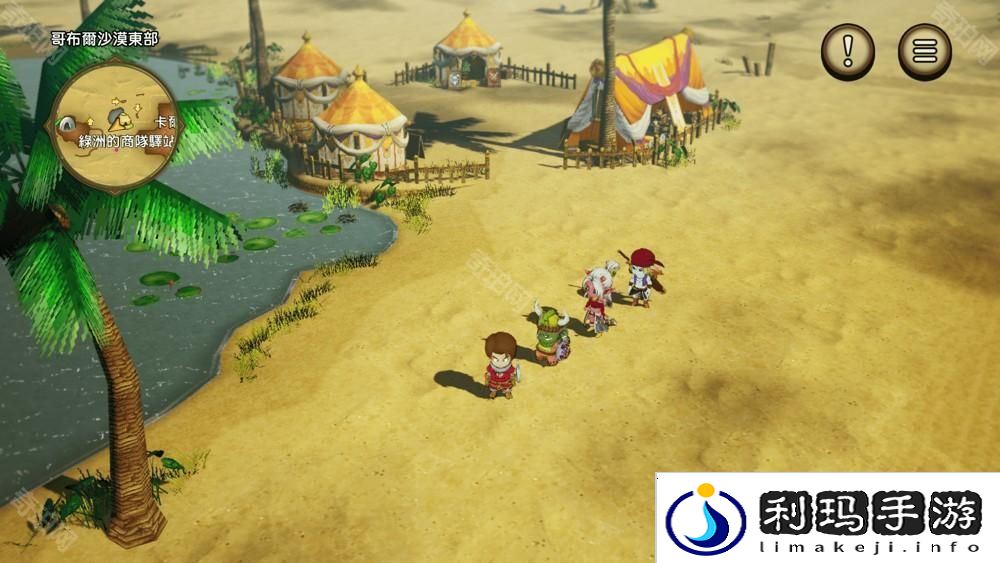The height and width of the screenshot is (563, 1000).
Task: Expand the circular desert minimap
Action: click(115, 116)
